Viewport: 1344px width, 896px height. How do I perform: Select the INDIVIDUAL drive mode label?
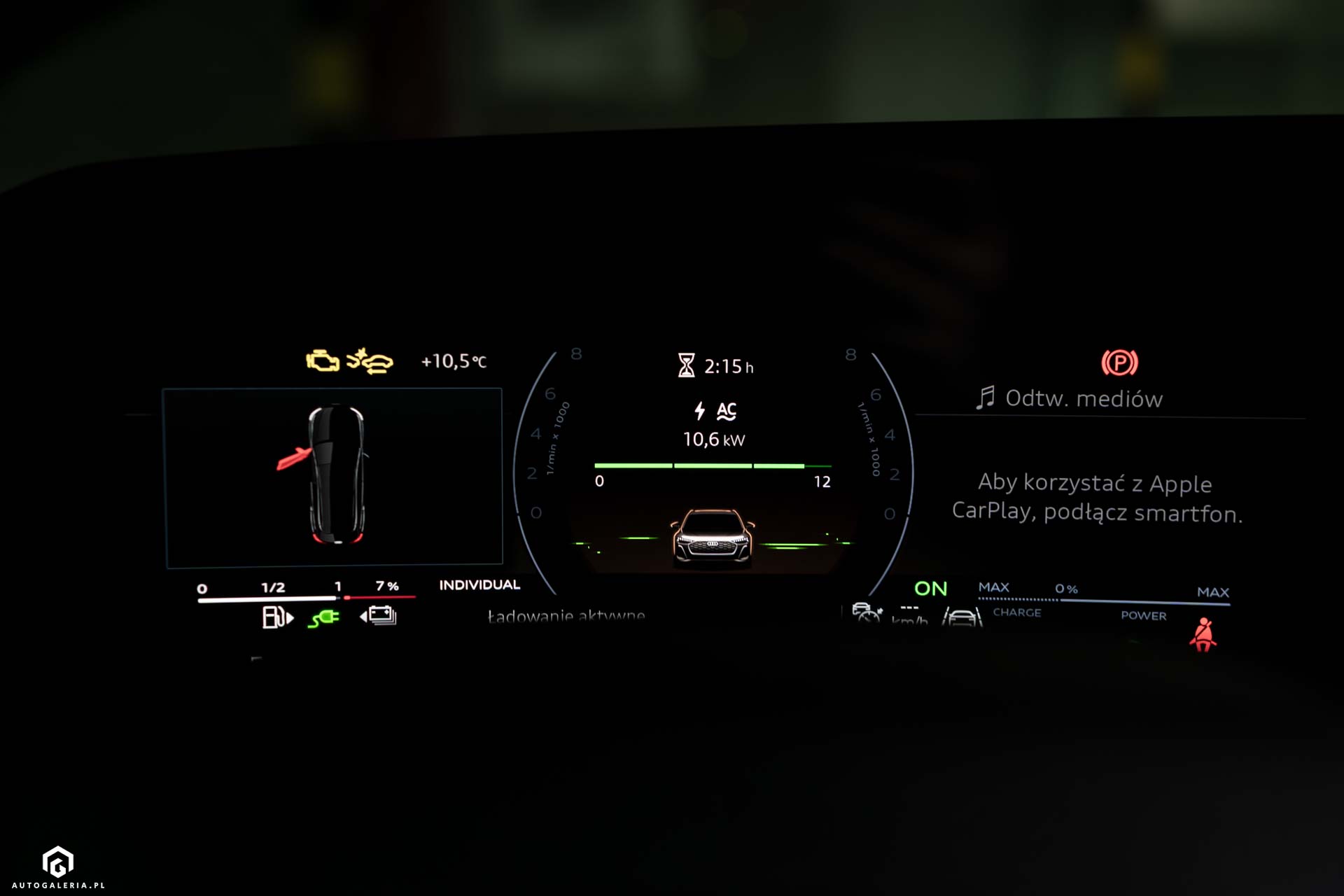[x=479, y=585]
